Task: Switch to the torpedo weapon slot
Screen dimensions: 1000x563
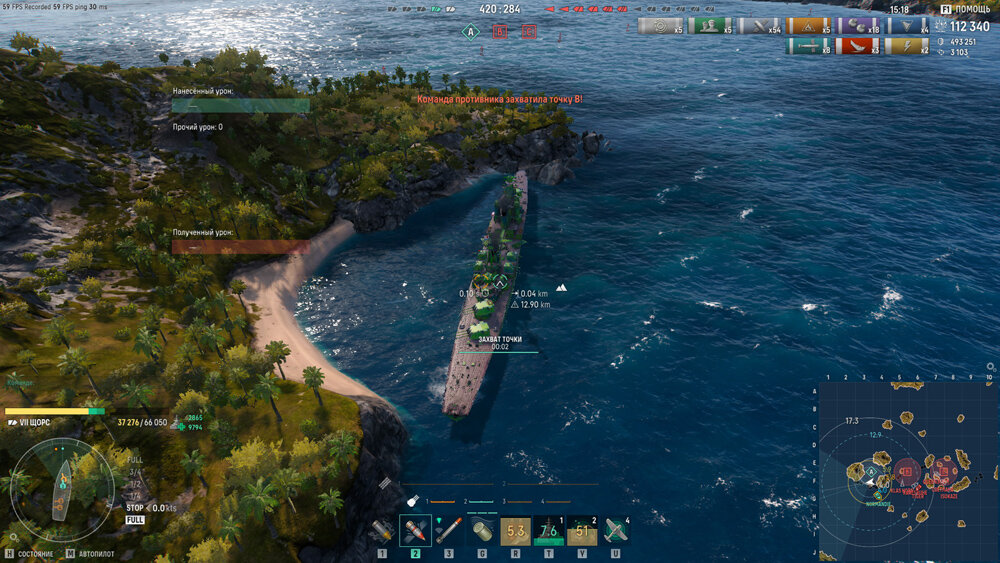Action: click(448, 530)
